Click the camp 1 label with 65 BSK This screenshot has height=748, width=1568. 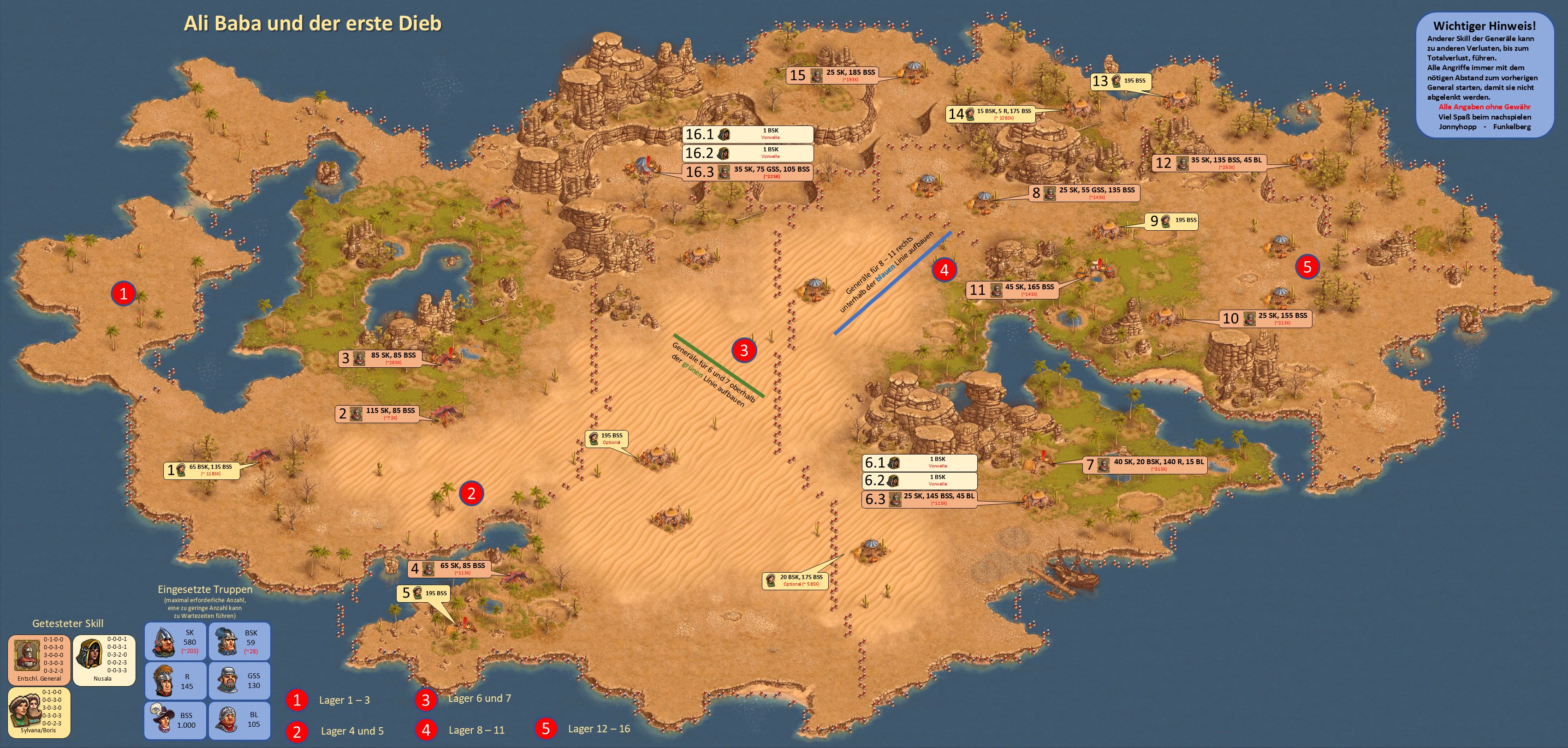tap(202, 470)
